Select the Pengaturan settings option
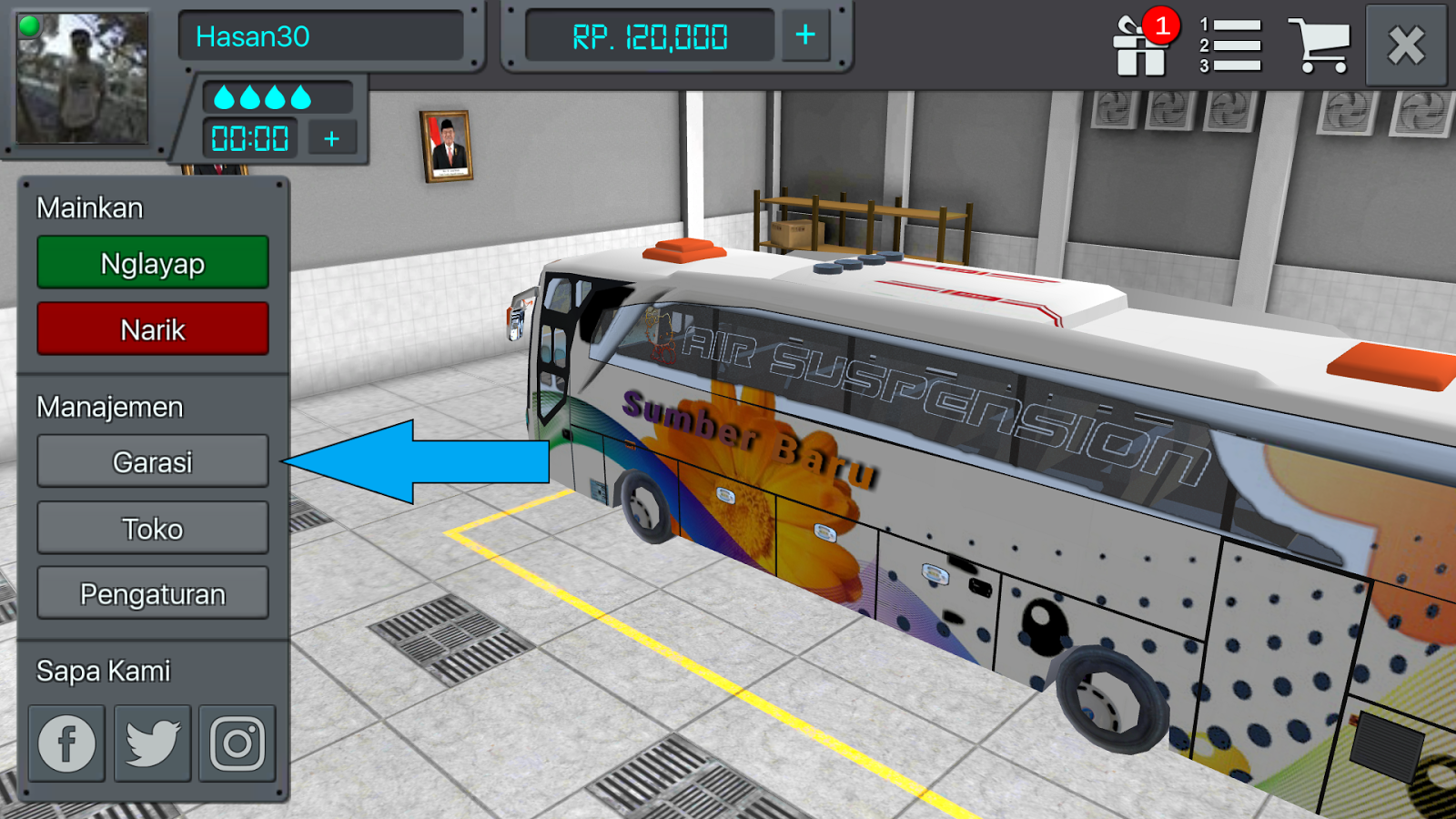 [152, 593]
